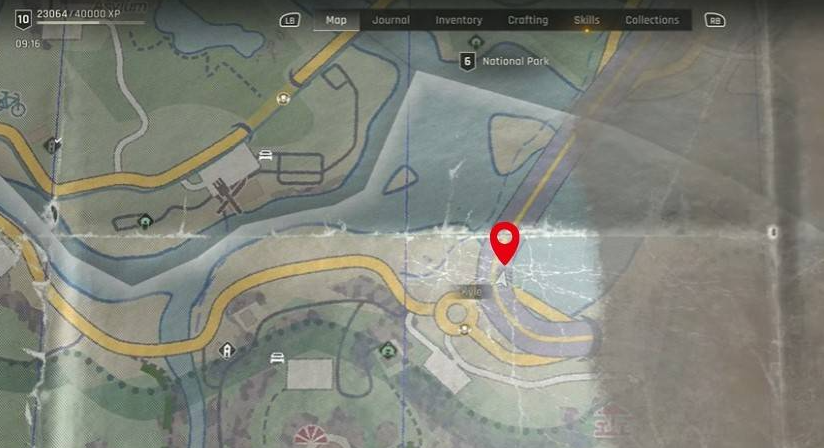The image size is (824, 448).
Task: Select the bicycle marker on the map
Action: 12,102
